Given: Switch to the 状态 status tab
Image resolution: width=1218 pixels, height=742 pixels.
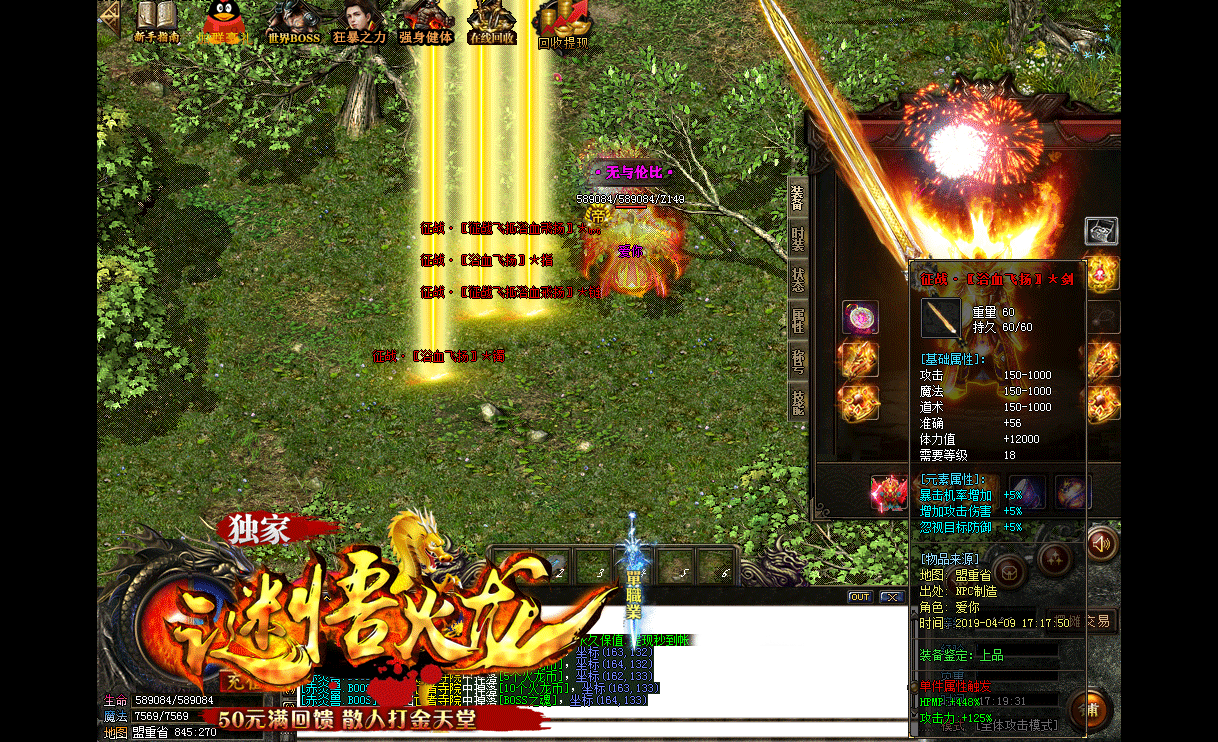Looking at the screenshot, I should click(797, 279).
